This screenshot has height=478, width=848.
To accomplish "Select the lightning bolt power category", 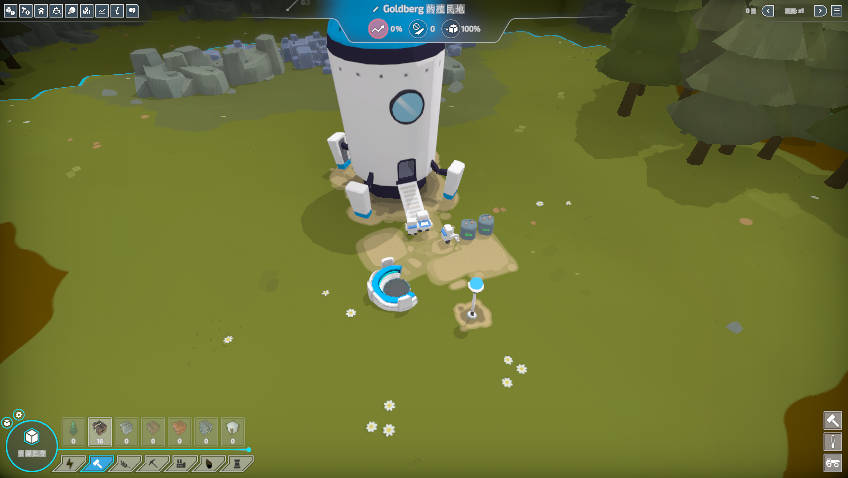I will (x=70, y=463).
